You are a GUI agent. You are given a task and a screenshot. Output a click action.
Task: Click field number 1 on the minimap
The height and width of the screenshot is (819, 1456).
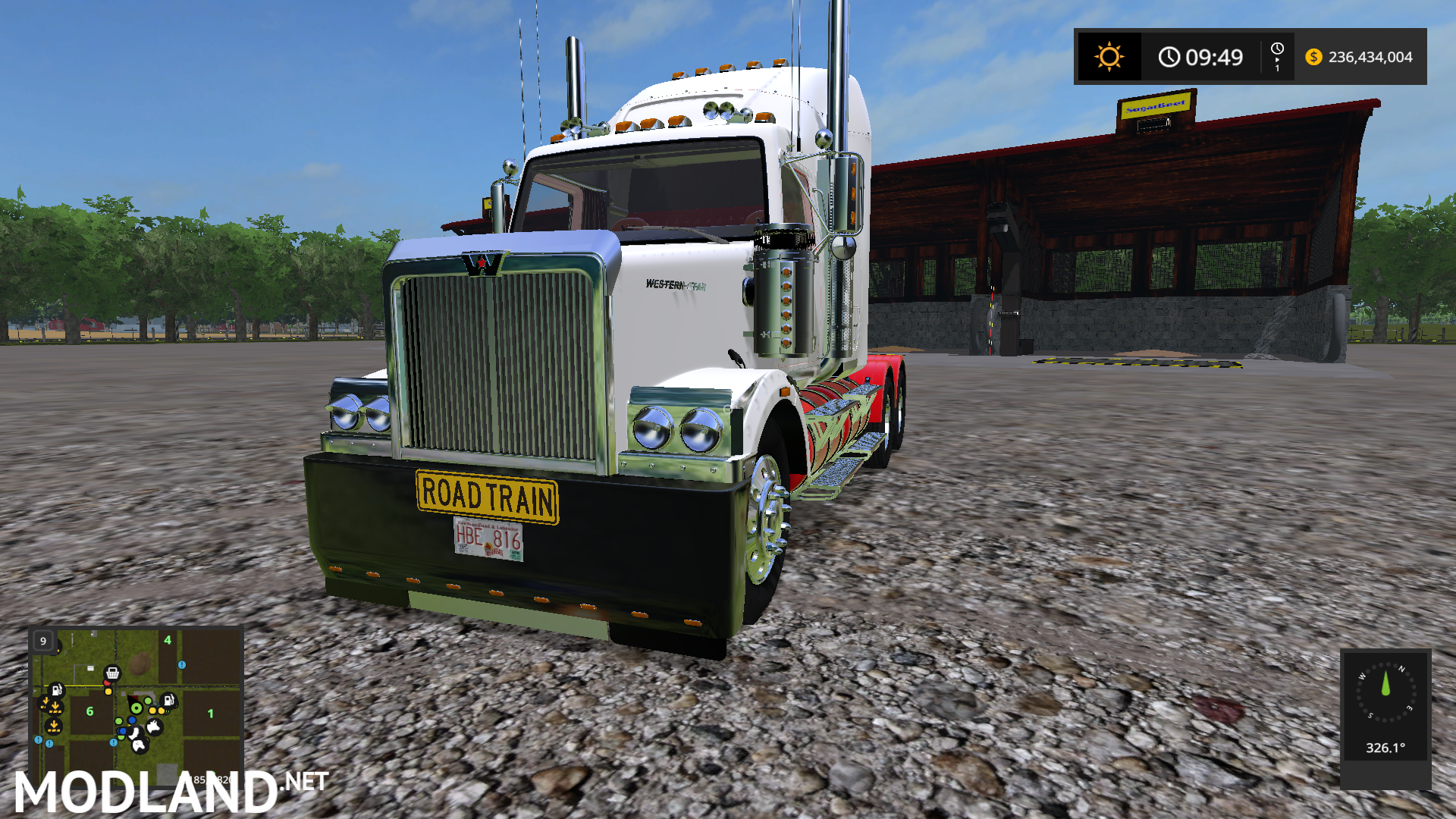[x=210, y=713]
